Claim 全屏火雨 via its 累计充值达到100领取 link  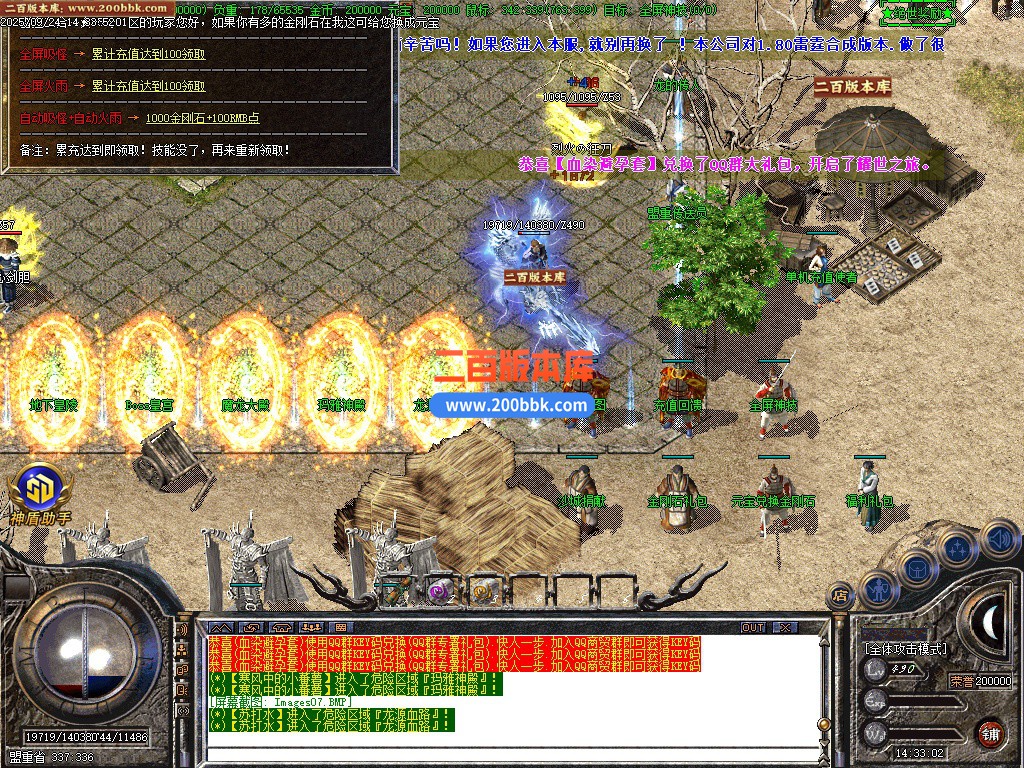click(x=148, y=86)
